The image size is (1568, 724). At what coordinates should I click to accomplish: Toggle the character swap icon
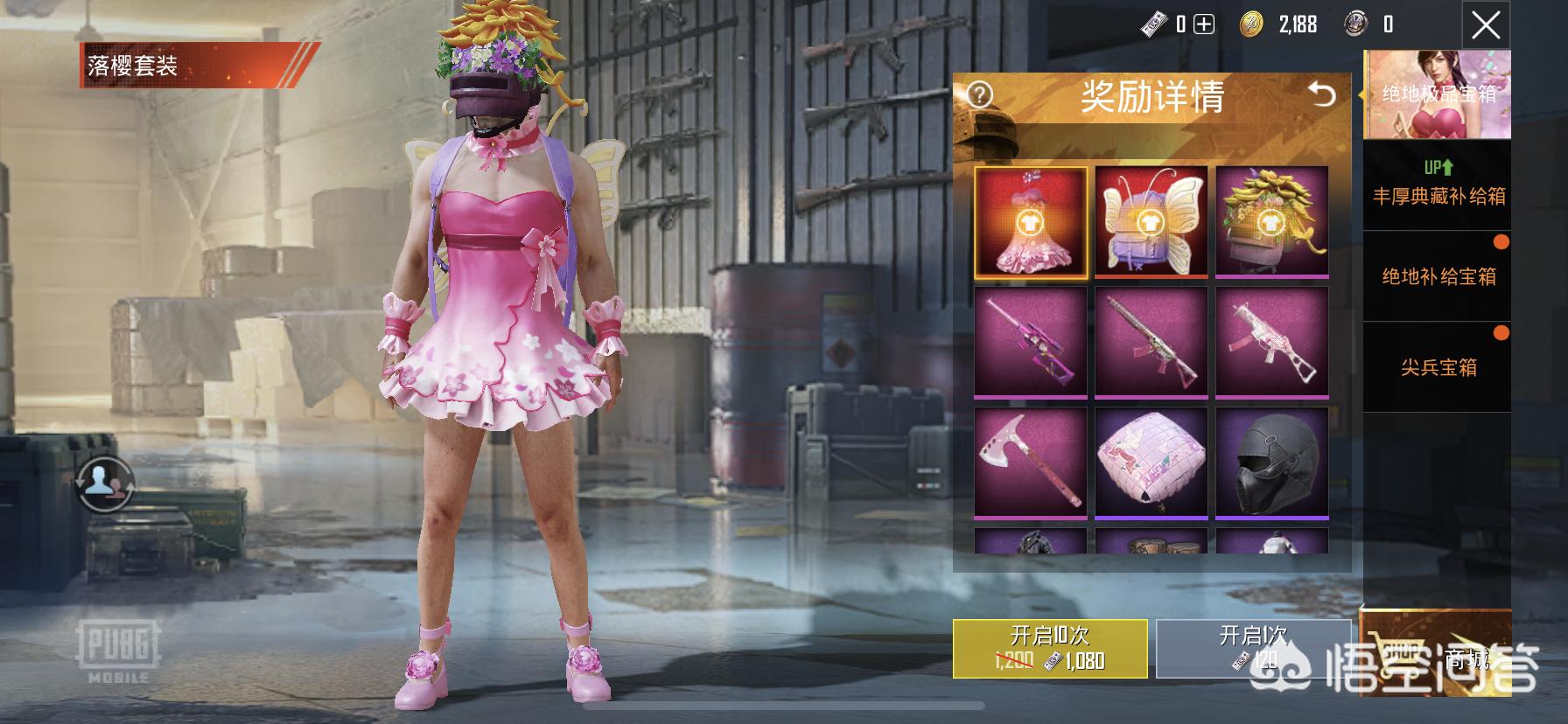click(x=103, y=482)
